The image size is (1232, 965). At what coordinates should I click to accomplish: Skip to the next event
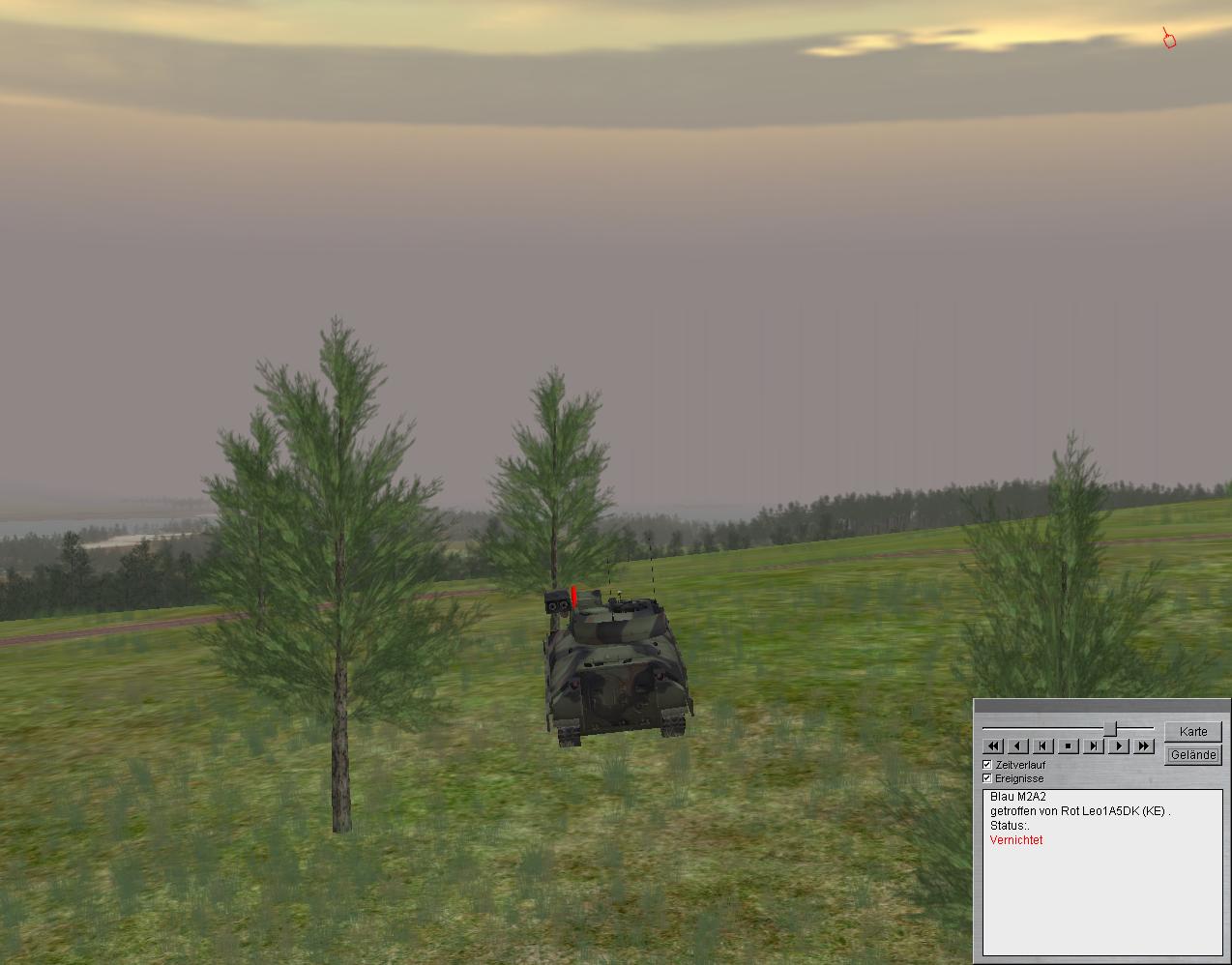[1094, 746]
